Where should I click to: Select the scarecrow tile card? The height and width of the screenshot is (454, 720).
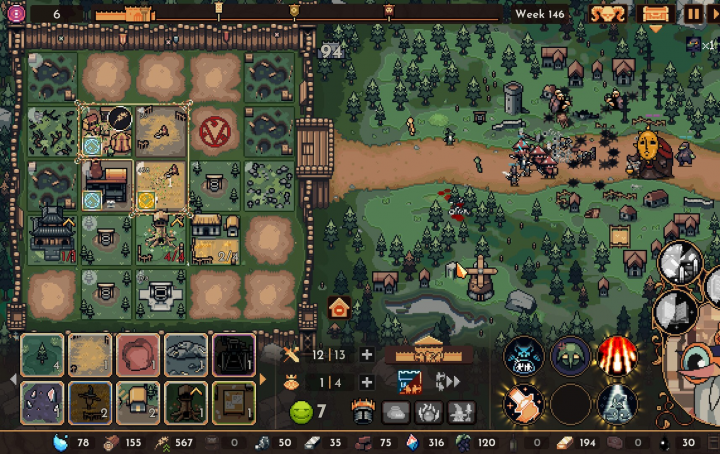click(x=91, y=402)
